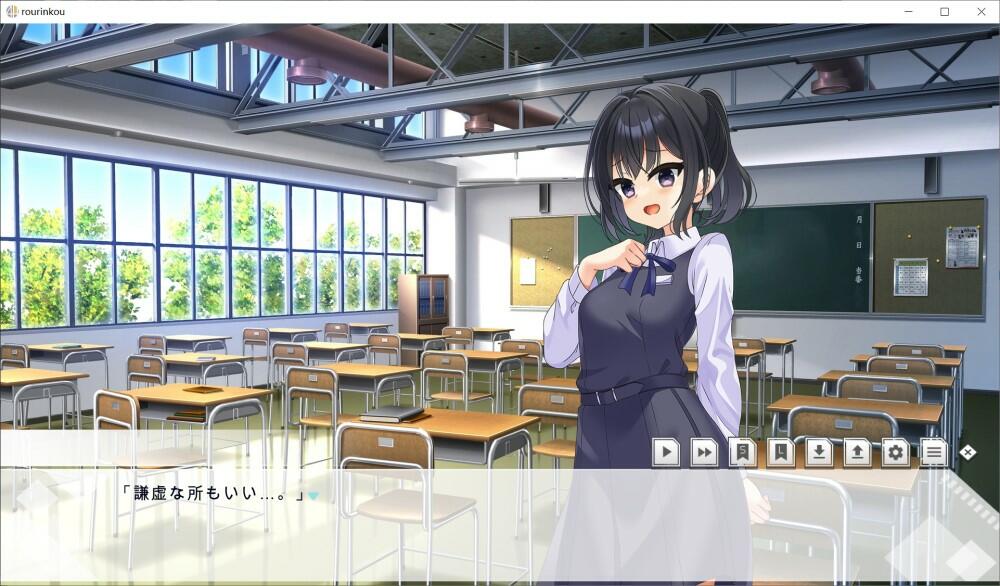The width and height of the screenshot is (1000, 586).
Task: Start auto-play with the play arrow button
Action: [x=666, y=452]
